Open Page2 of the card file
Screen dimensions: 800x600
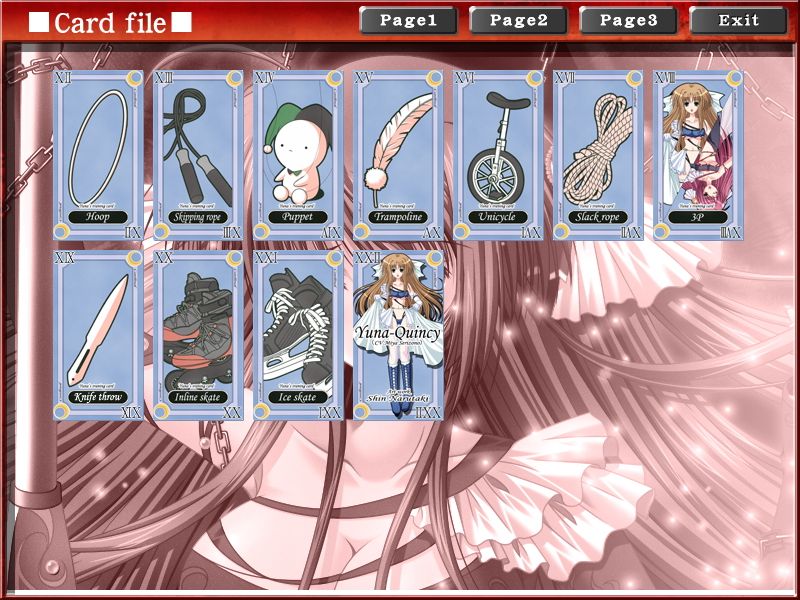pyautogui.click(x=518, y=20)
